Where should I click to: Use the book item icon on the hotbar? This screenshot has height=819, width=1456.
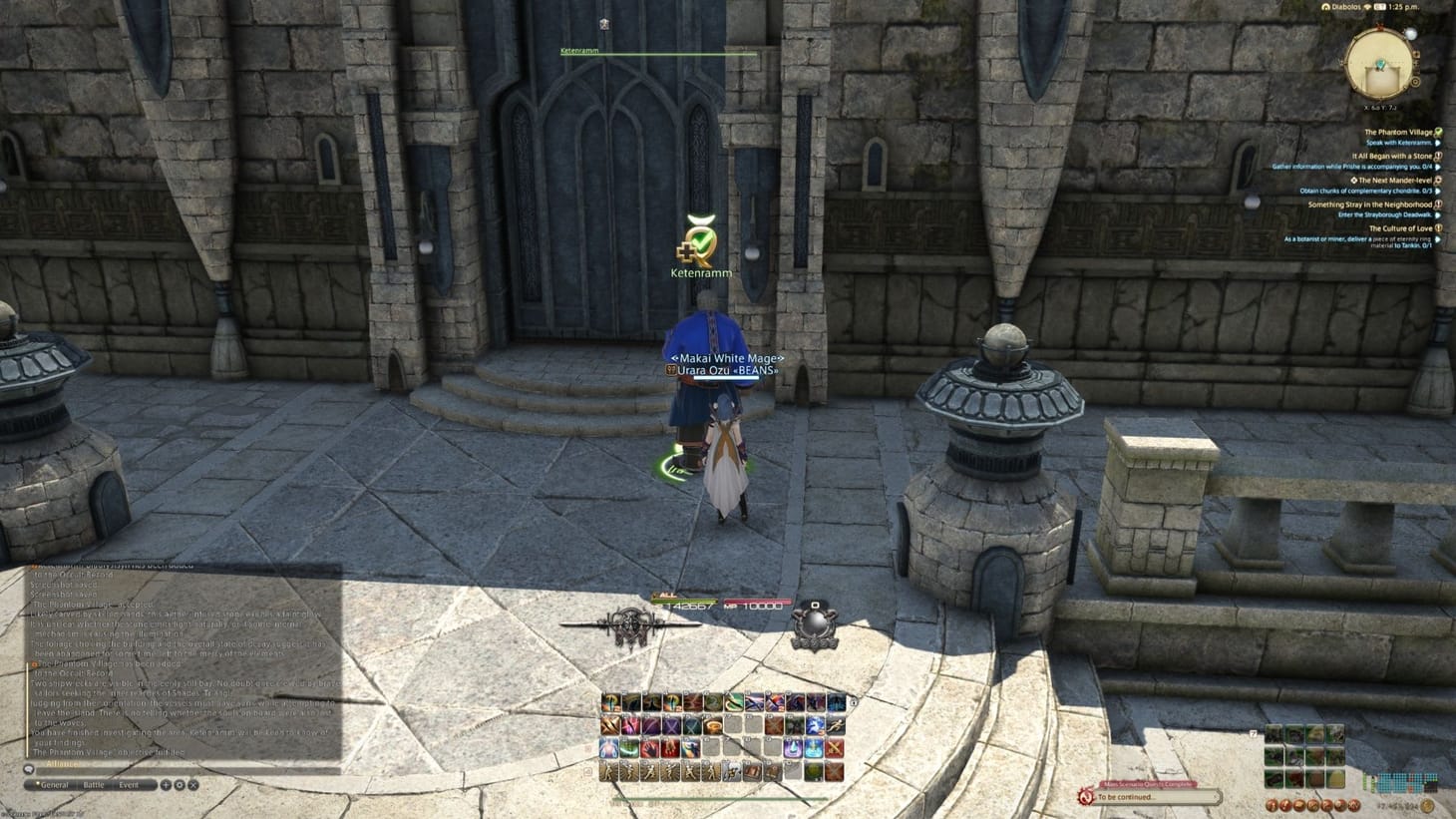coord(751,770)
